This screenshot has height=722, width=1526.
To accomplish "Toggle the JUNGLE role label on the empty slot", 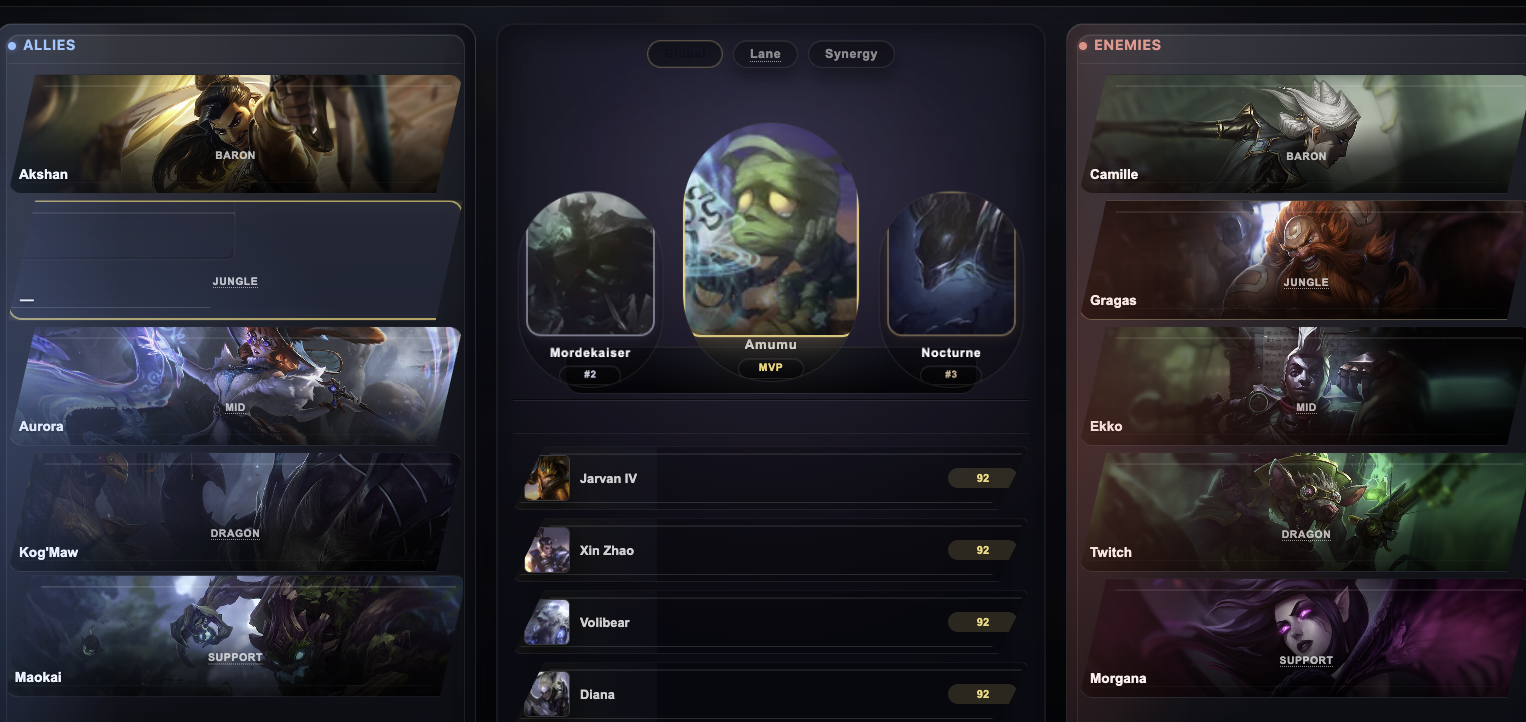I will coord(235,281).
